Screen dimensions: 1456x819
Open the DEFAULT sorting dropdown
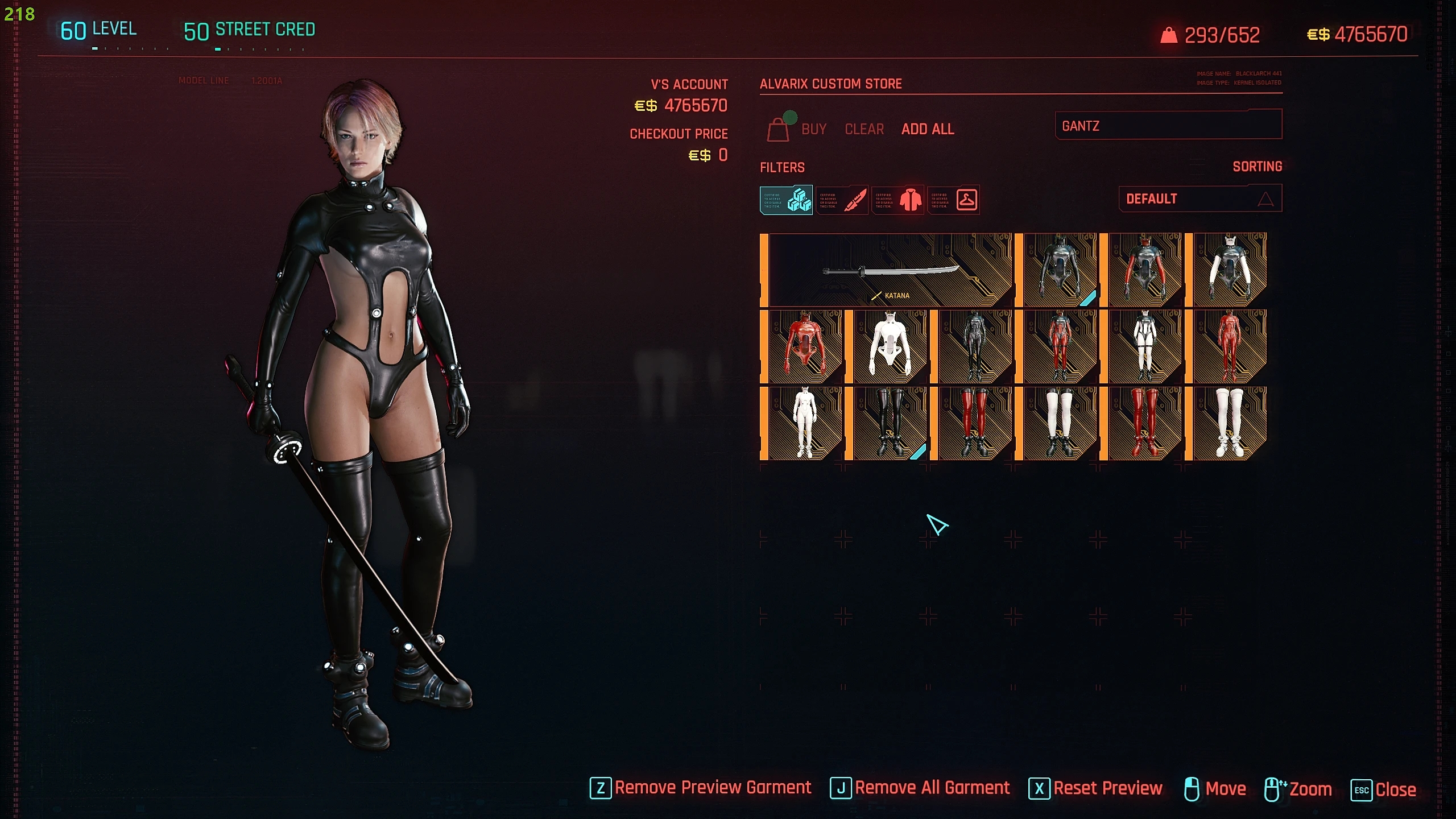pyautogui.click(x=1200, y=199)
